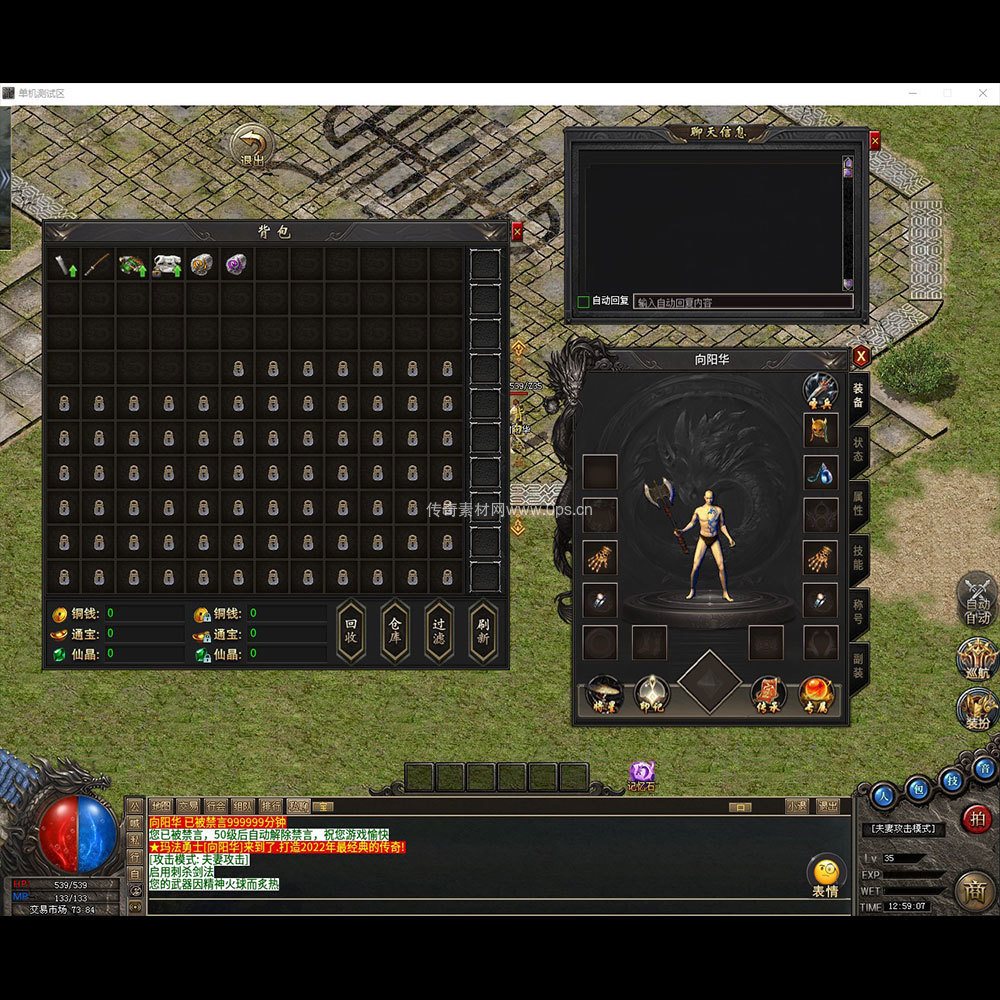Close the 向阳华 character panel
The width and height of the screenshot is (1000, 1000).
coord(861,356)
